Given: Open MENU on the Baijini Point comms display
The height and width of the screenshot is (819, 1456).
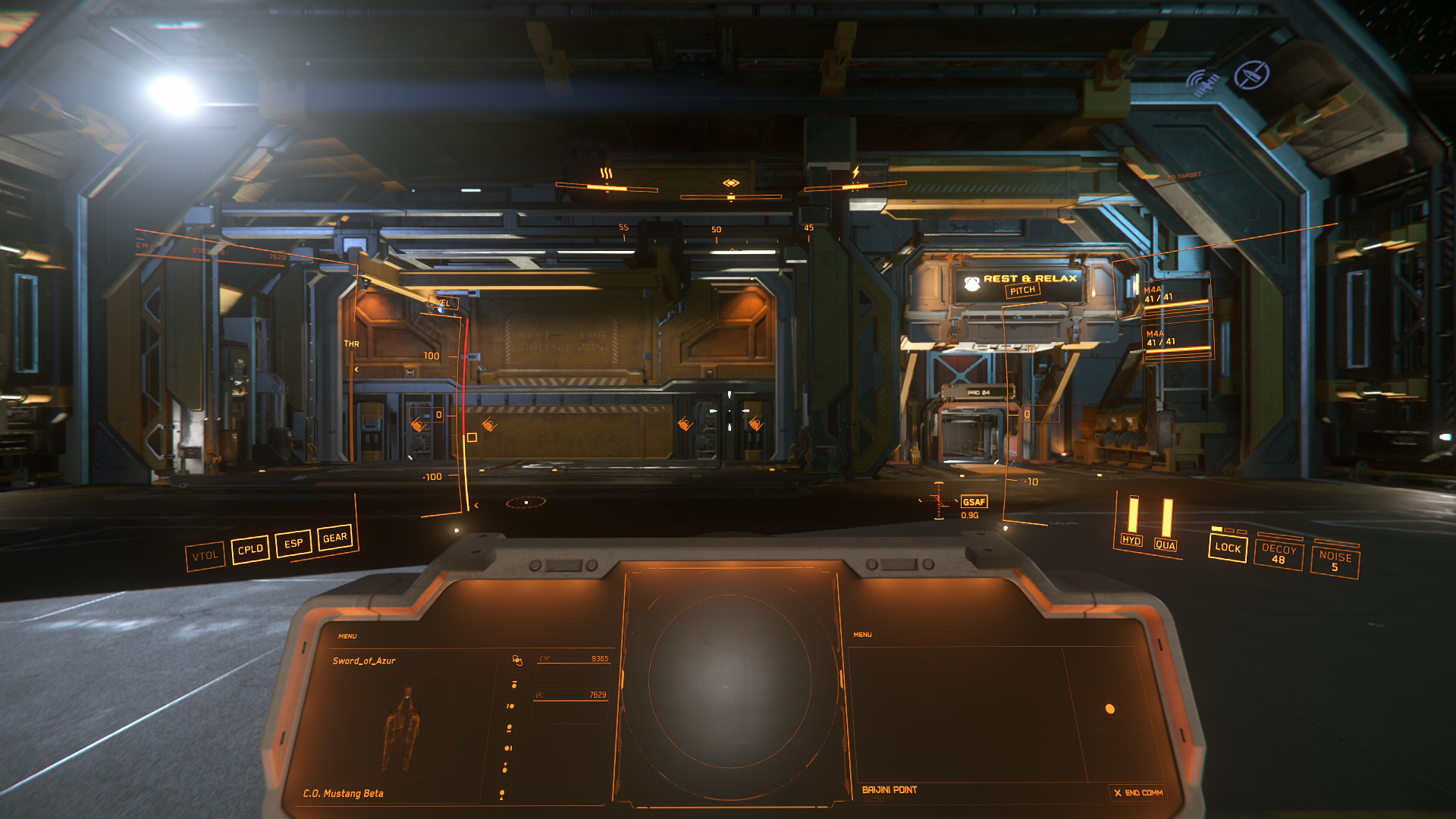Looking at the screenshot, I should (862, 635).
